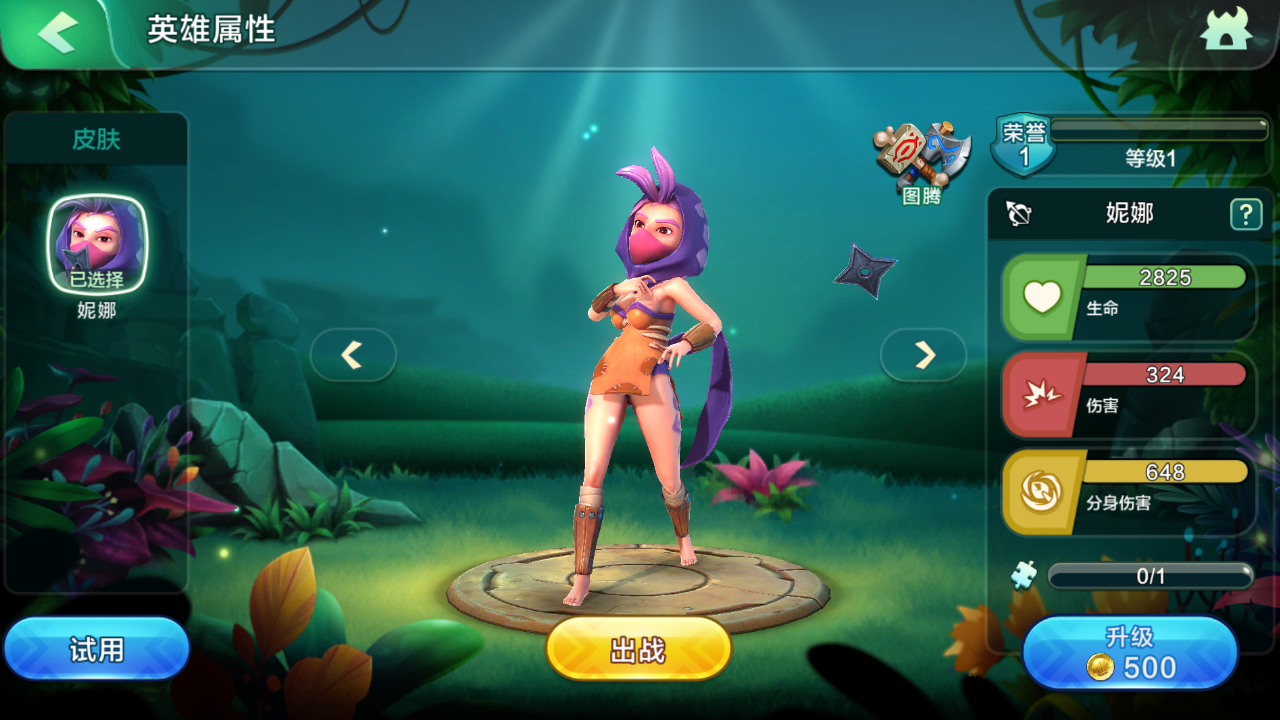The height and width of the screenshot is (720, 1280).
Task: Tap the 试用 trial button
Action: [96, 650]
